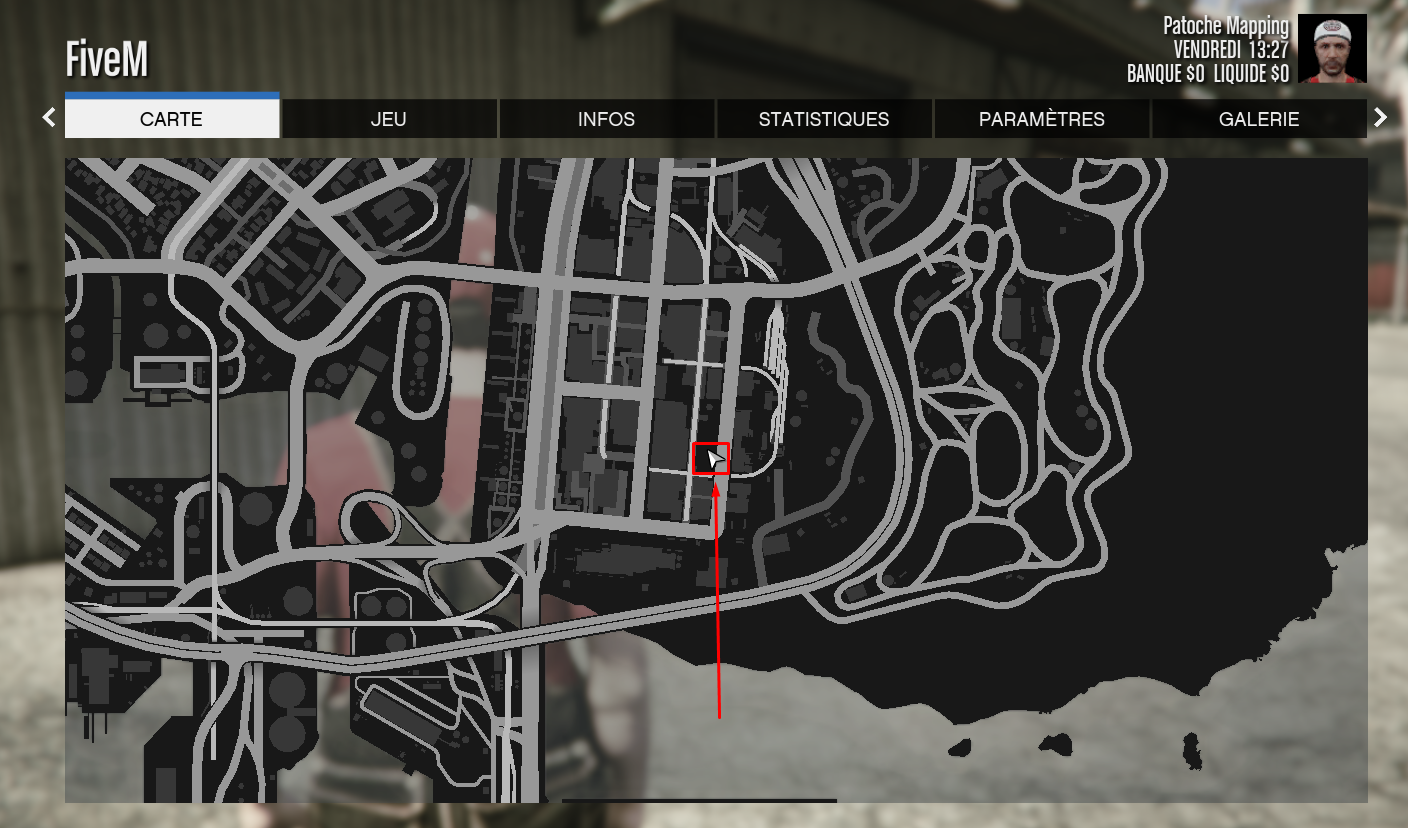The image size is (1408, 828).
Task: Click the red arrow pointing to the waypoint
Action: point(718,600)
